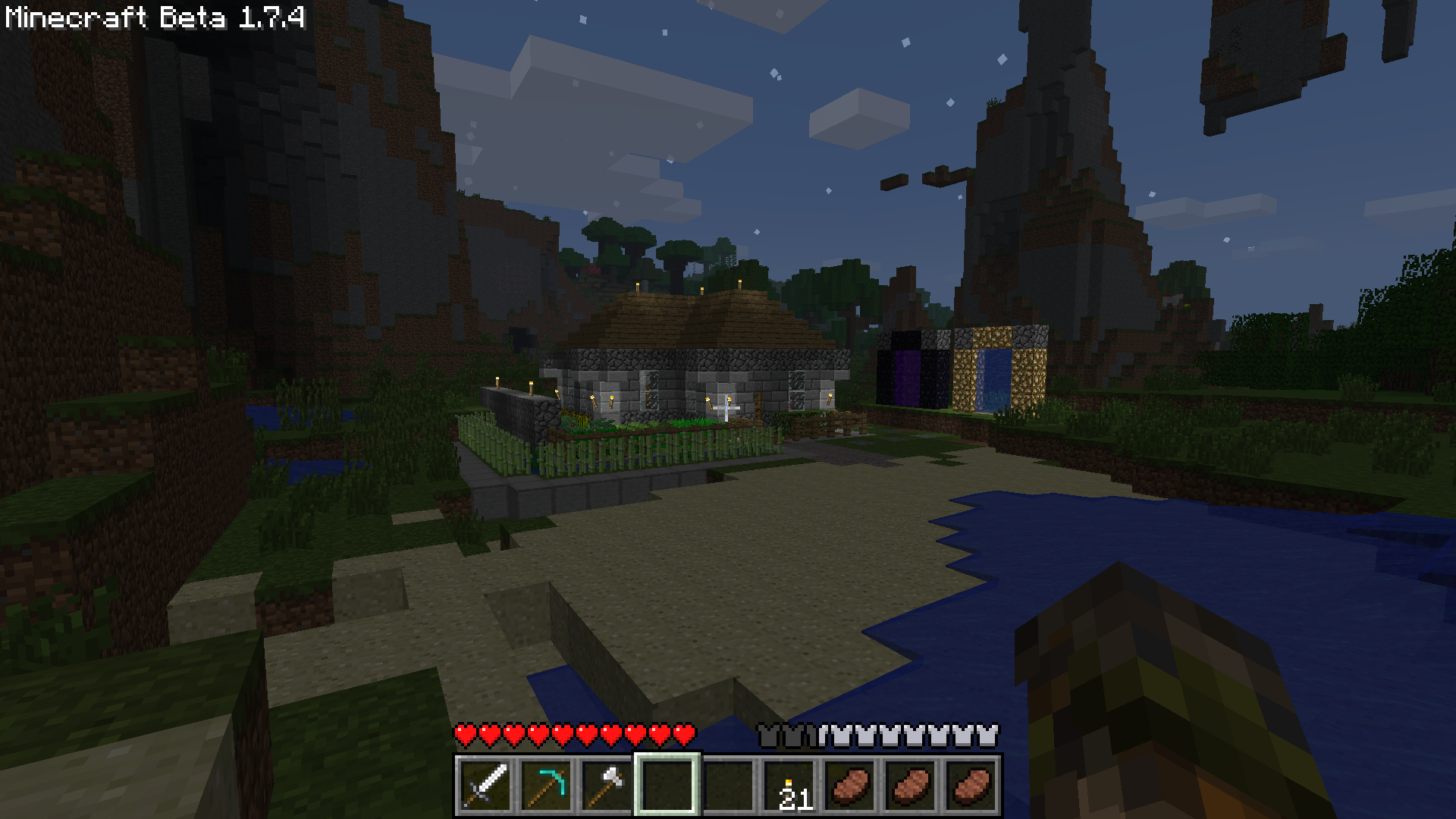Click the blue portal framed in glowstone

pos(993,379)
